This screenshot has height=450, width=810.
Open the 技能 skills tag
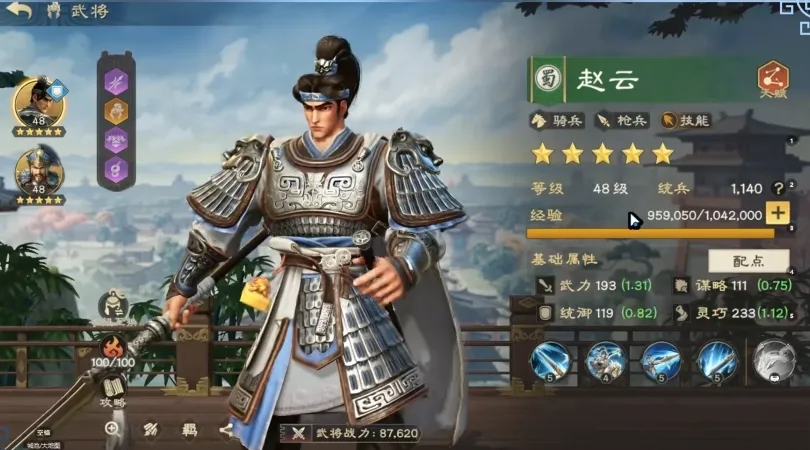pyautogui.click(x=684, y=120)
